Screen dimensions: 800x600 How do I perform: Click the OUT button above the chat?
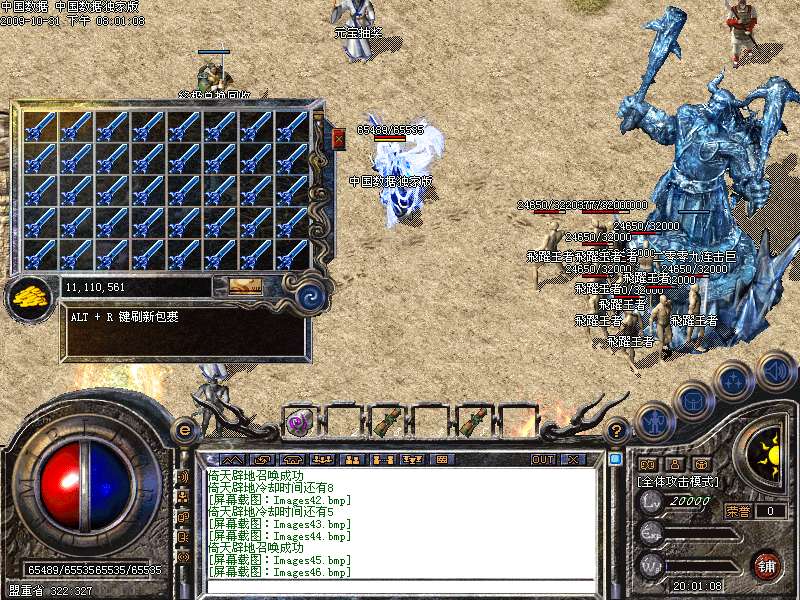tap(543, 459)
